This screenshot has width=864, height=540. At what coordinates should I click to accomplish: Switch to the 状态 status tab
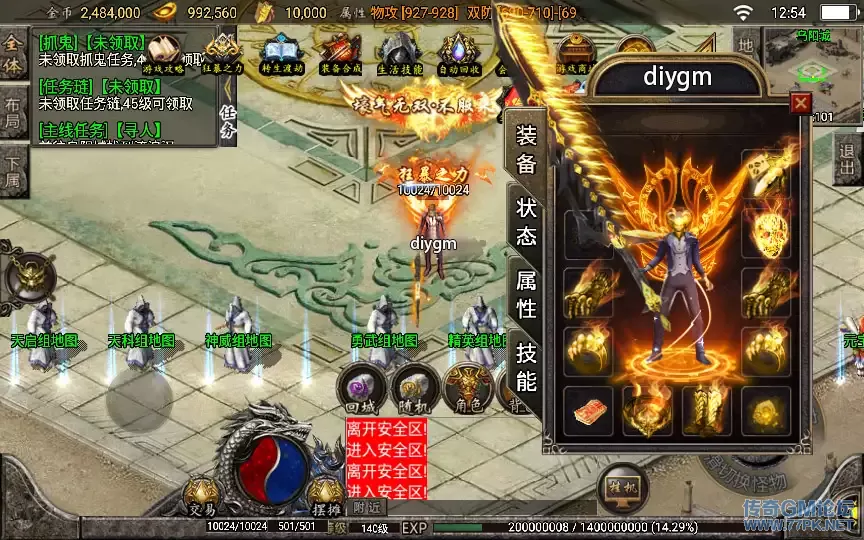click(x=527, y=221)
